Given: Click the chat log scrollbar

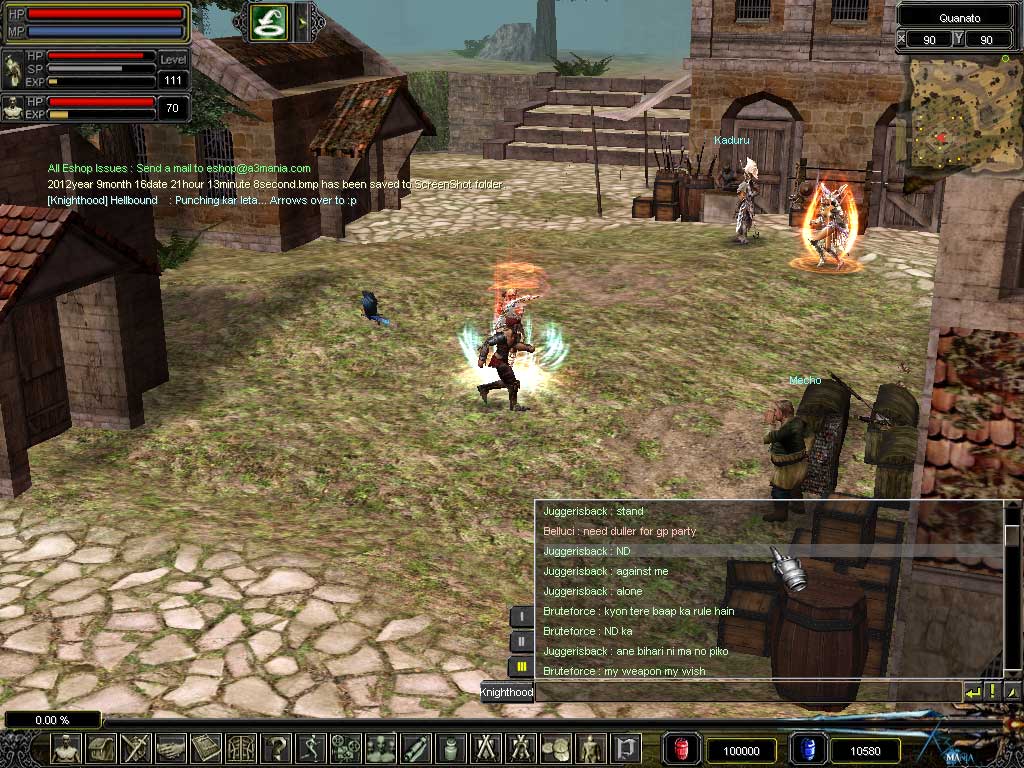Looking at the screenshot, I should coord(1012,590).
